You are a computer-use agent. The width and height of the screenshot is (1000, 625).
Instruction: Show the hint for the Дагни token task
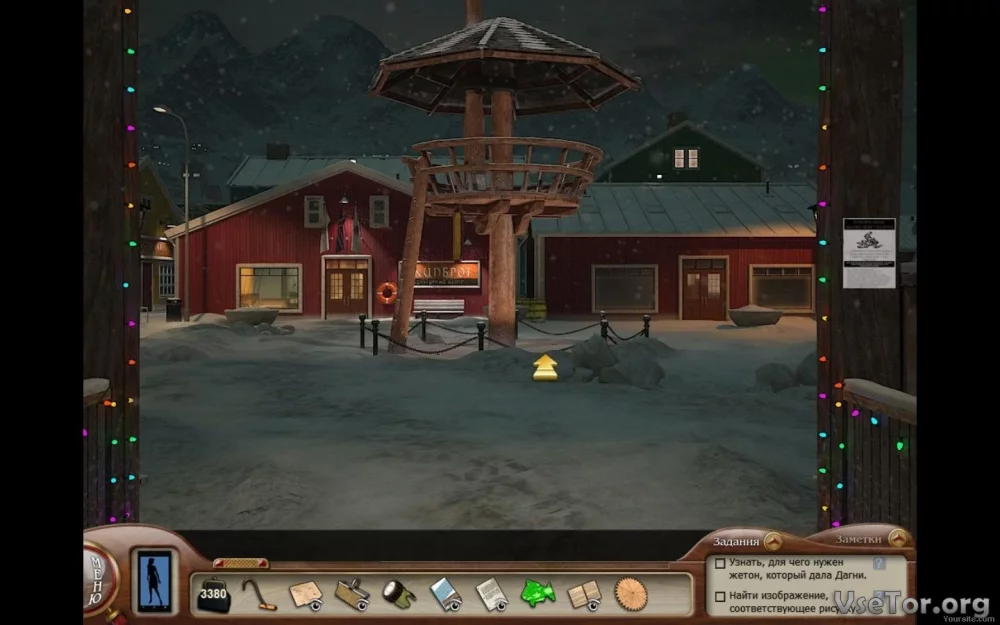(879, 563)
